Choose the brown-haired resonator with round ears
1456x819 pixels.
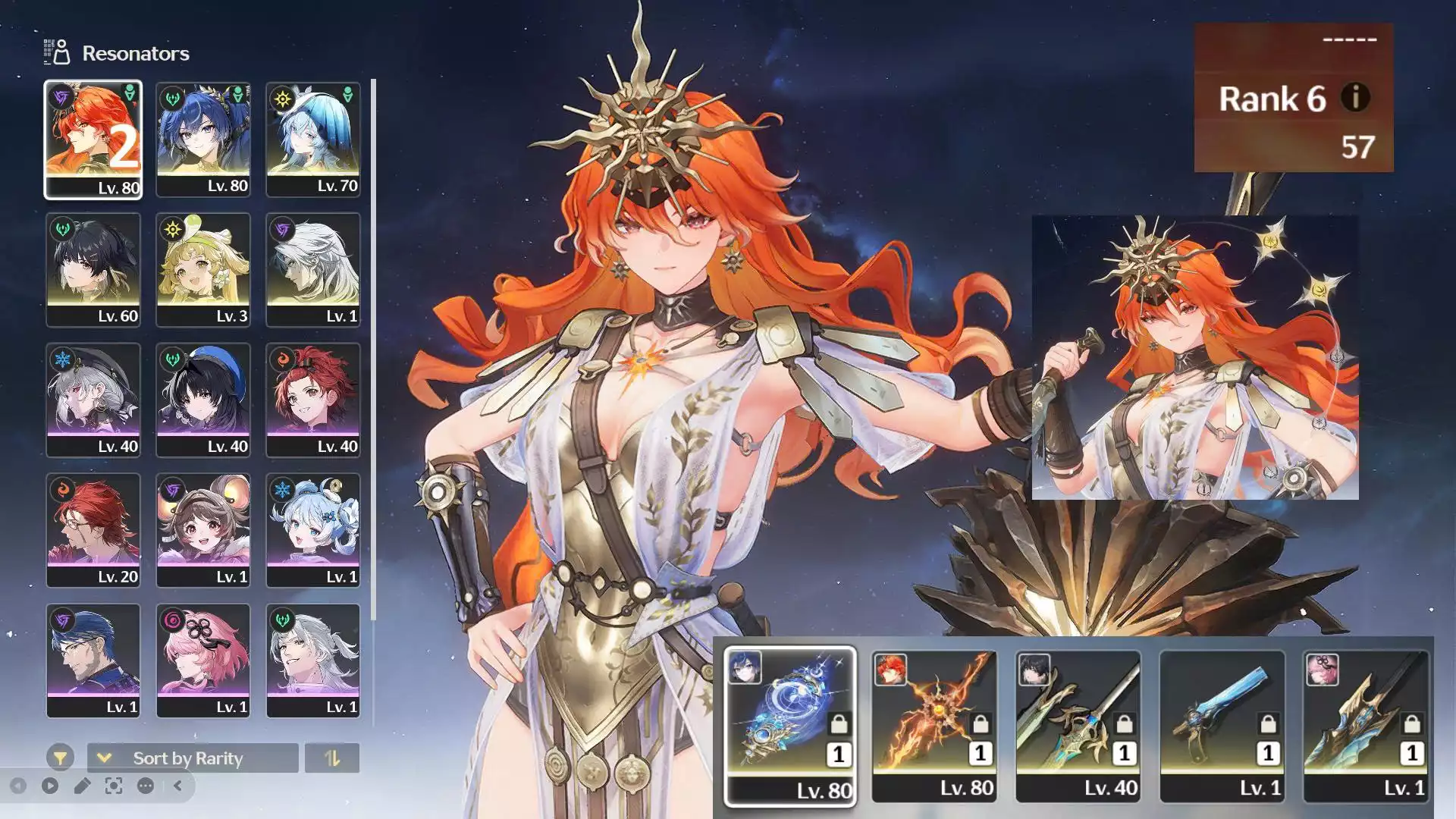click(x=203, y=531)
